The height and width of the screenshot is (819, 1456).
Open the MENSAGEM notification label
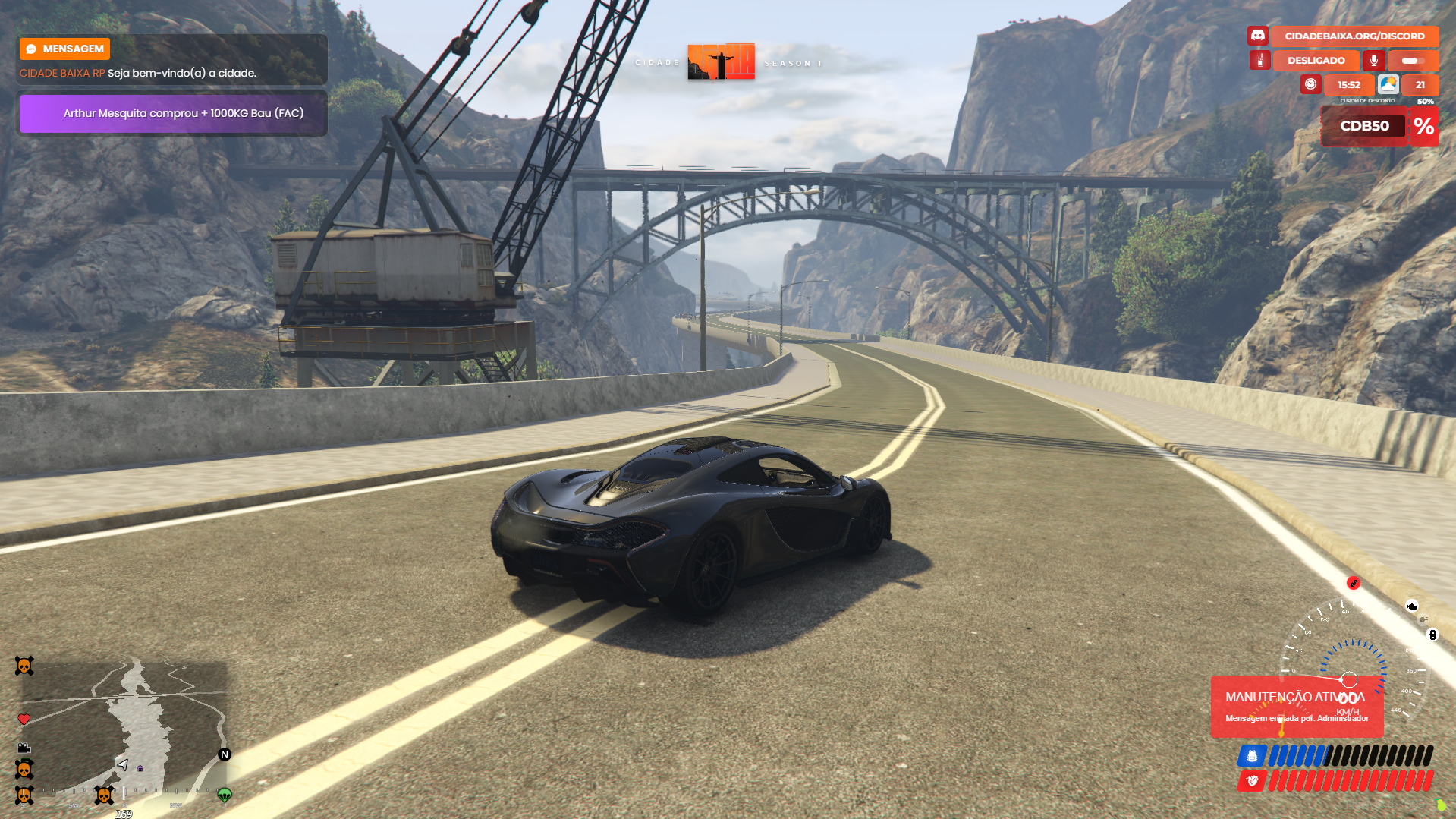[x=65, y=49]
